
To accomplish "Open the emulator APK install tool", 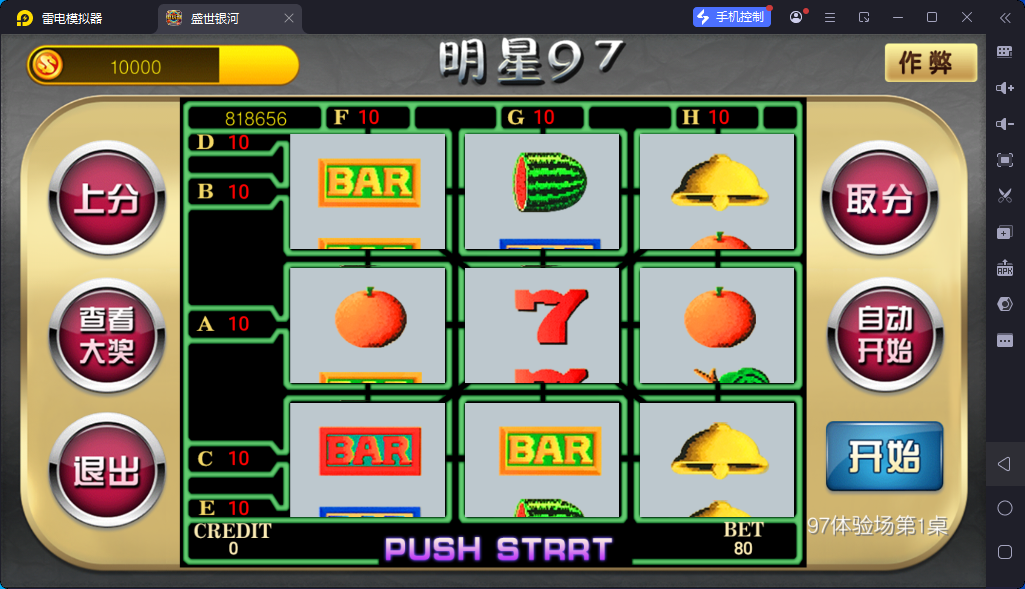I will click(x=1005, y=268).
